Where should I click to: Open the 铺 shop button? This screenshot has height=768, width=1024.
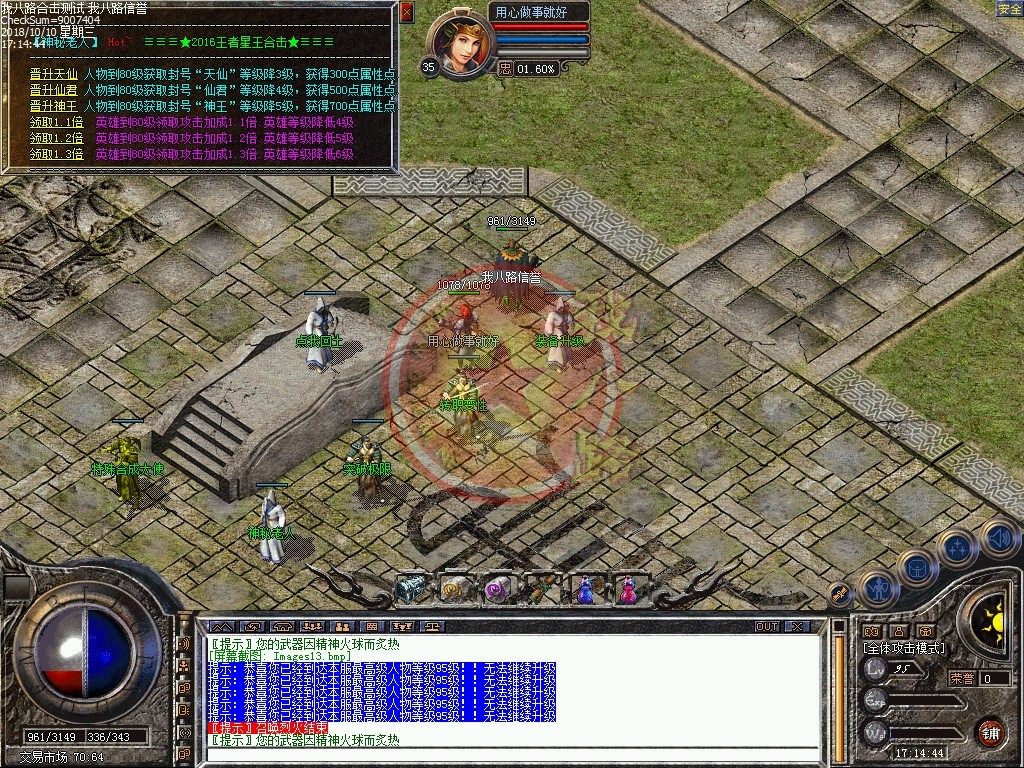tap(990, 731)
